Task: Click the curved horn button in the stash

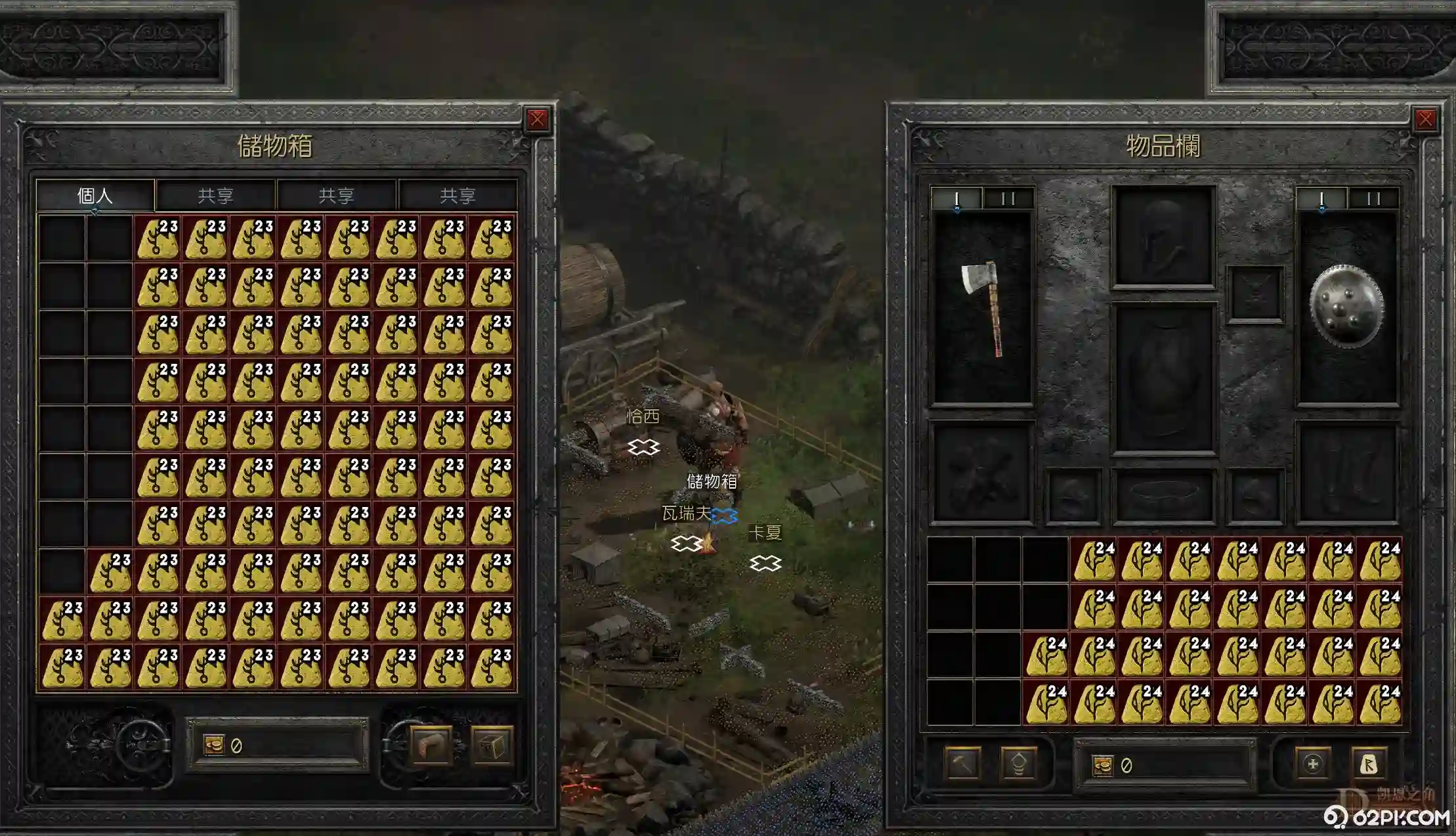Action: (x=431, y=746)
